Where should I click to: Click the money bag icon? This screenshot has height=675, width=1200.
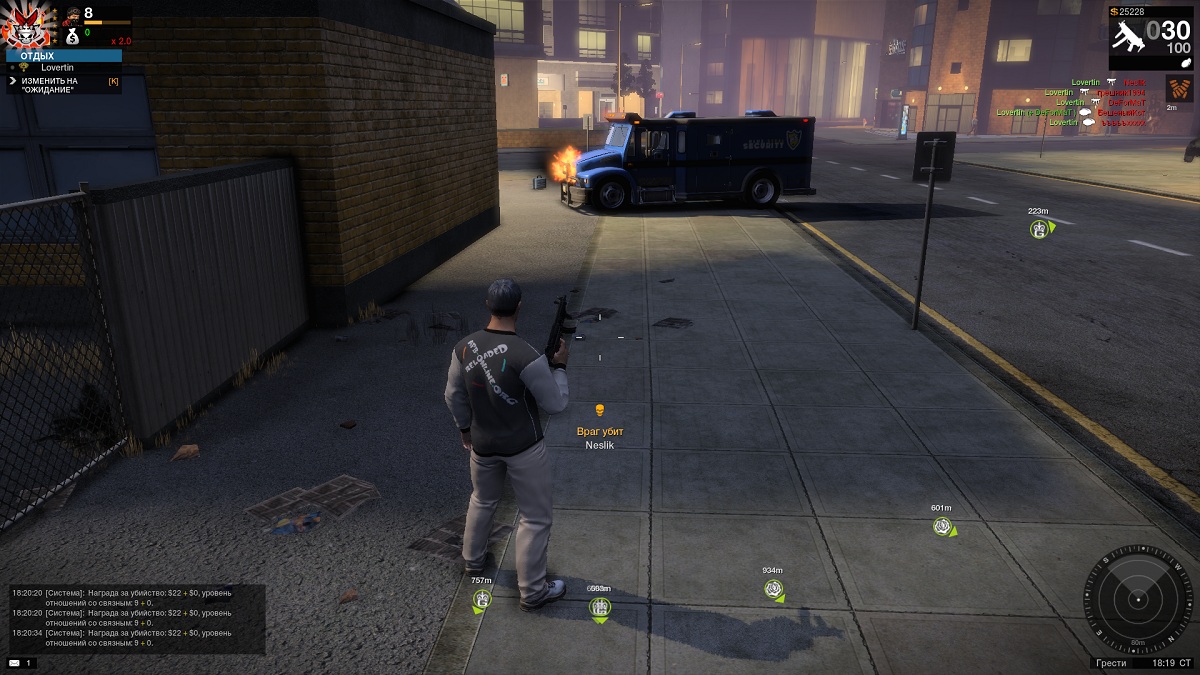[x=72, y=34]
